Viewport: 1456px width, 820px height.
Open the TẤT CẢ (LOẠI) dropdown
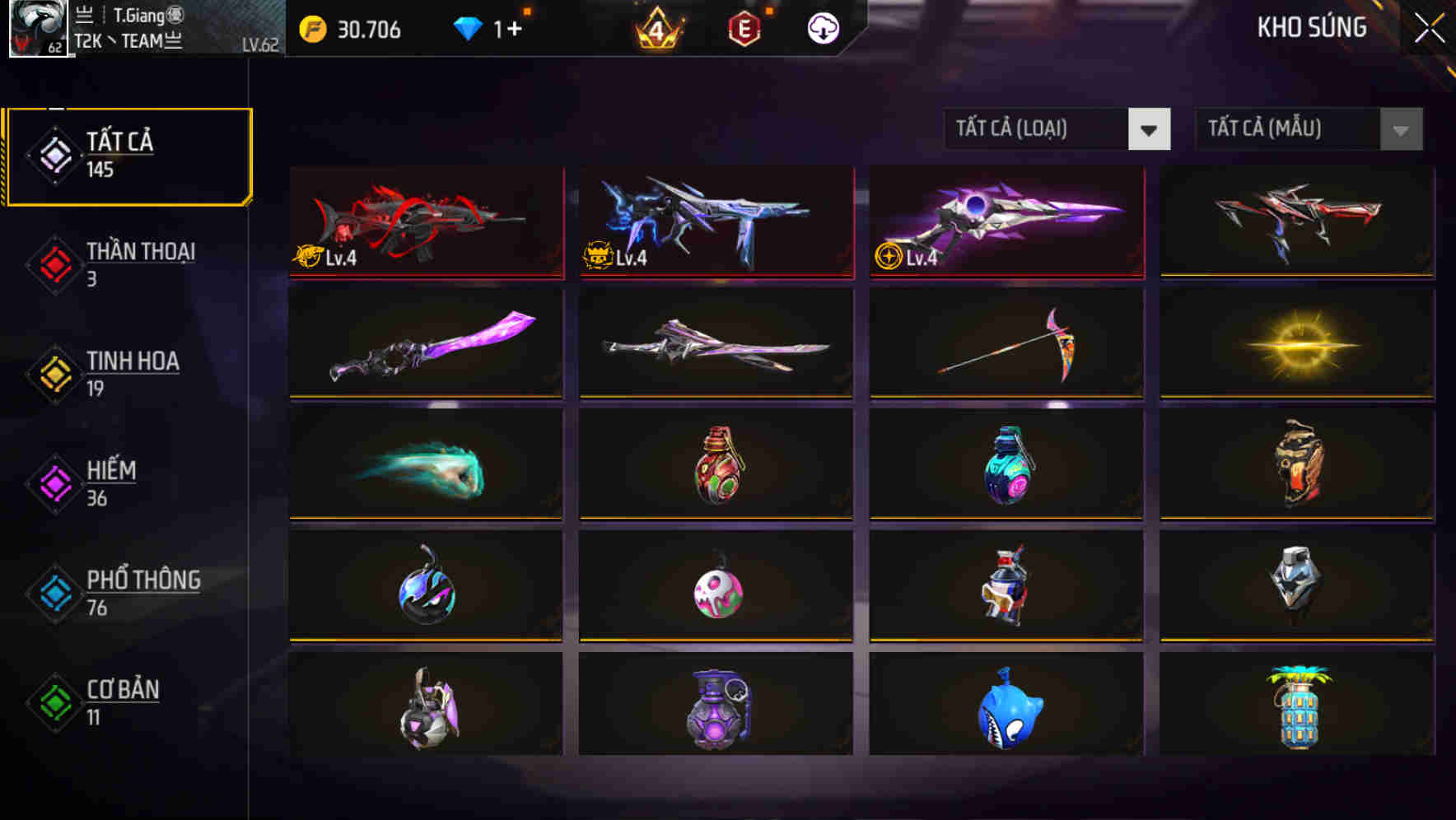coord(1057,129)
